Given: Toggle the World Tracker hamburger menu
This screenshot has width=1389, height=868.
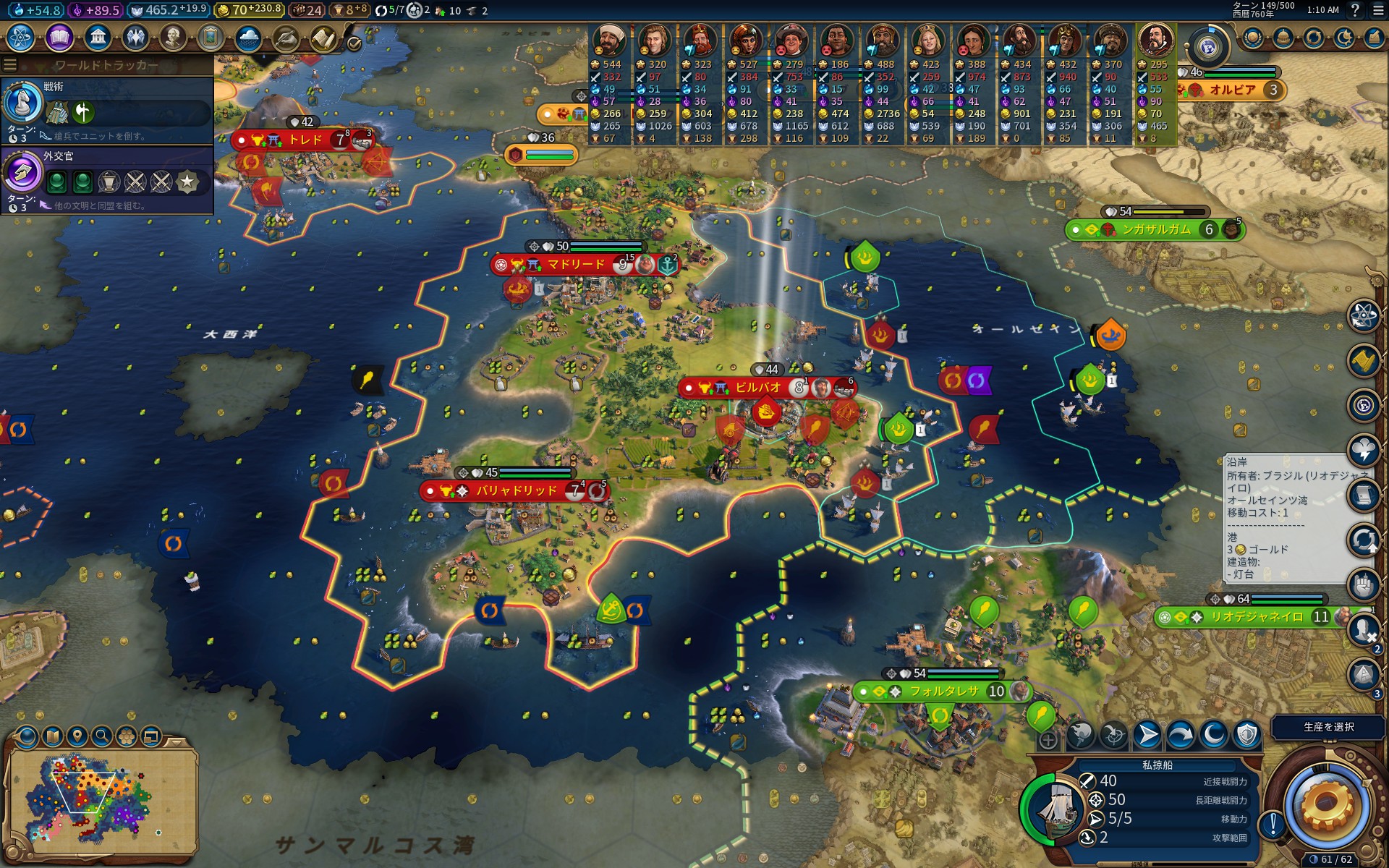Looking at the screenshot, I should 10,65.
